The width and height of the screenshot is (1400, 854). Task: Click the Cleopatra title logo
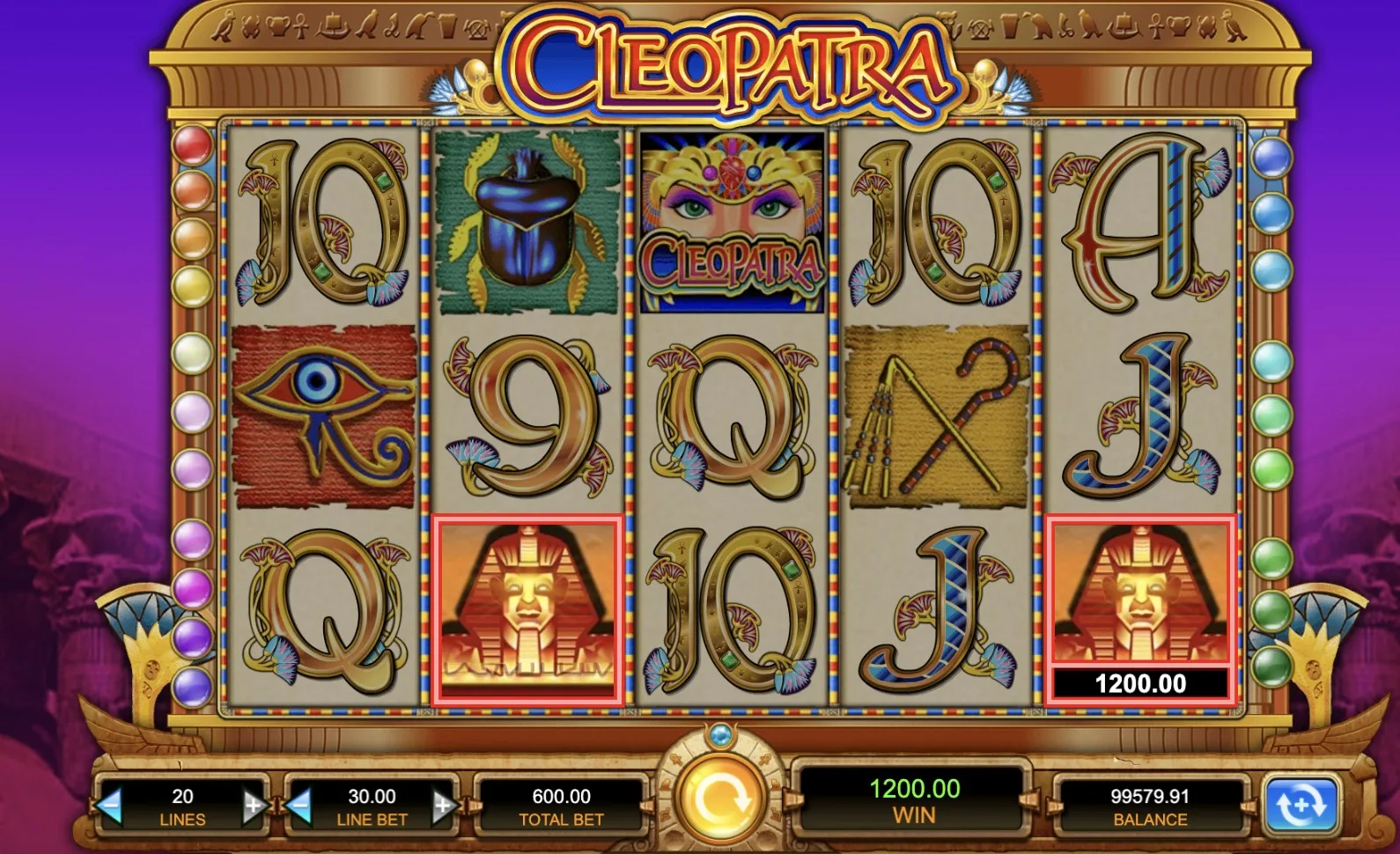pyautogui.click(x=728, y=62)
